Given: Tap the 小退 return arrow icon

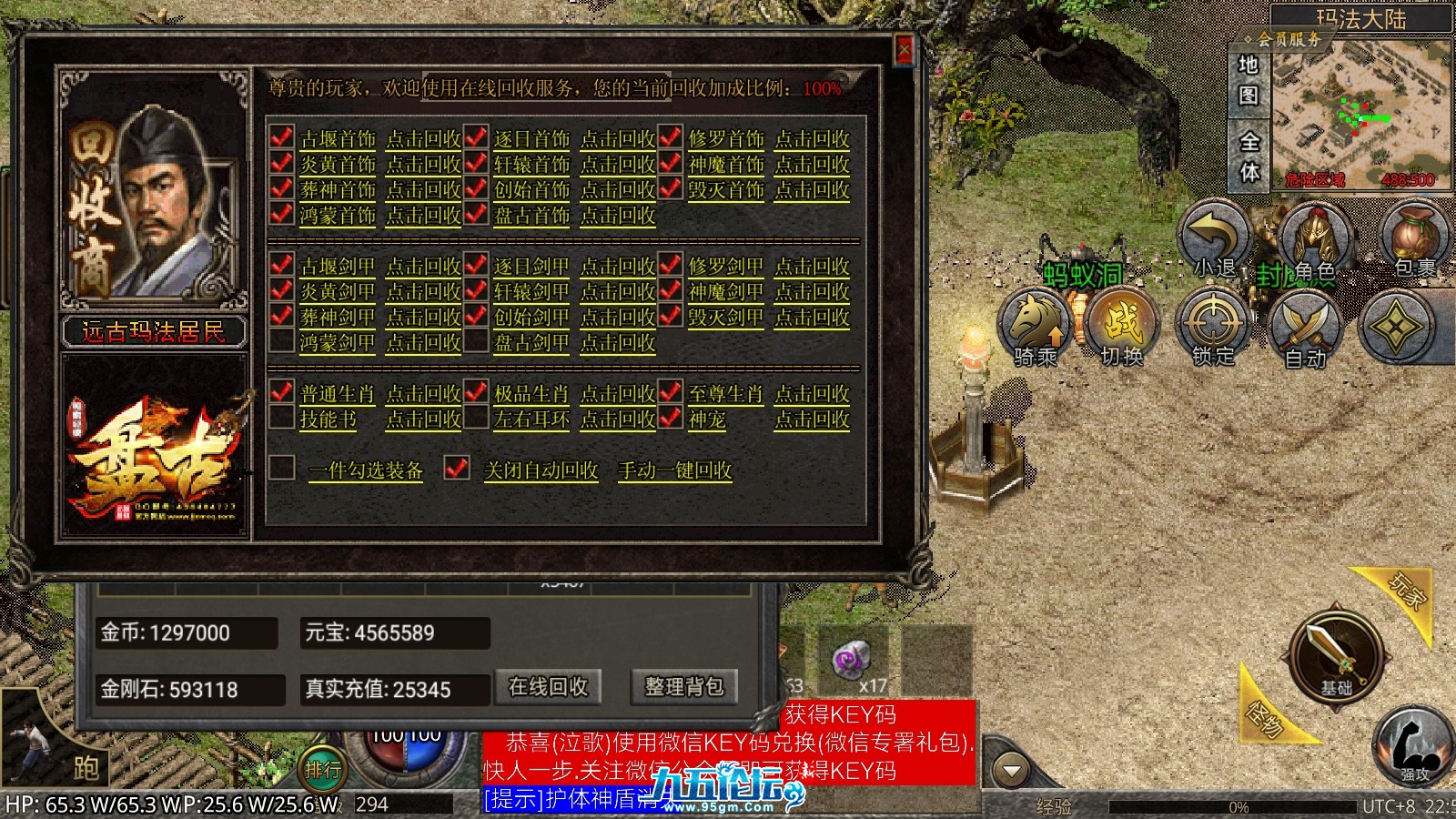Looking at the screenshot, I should pyautogui.click(x=1216, y=239).
